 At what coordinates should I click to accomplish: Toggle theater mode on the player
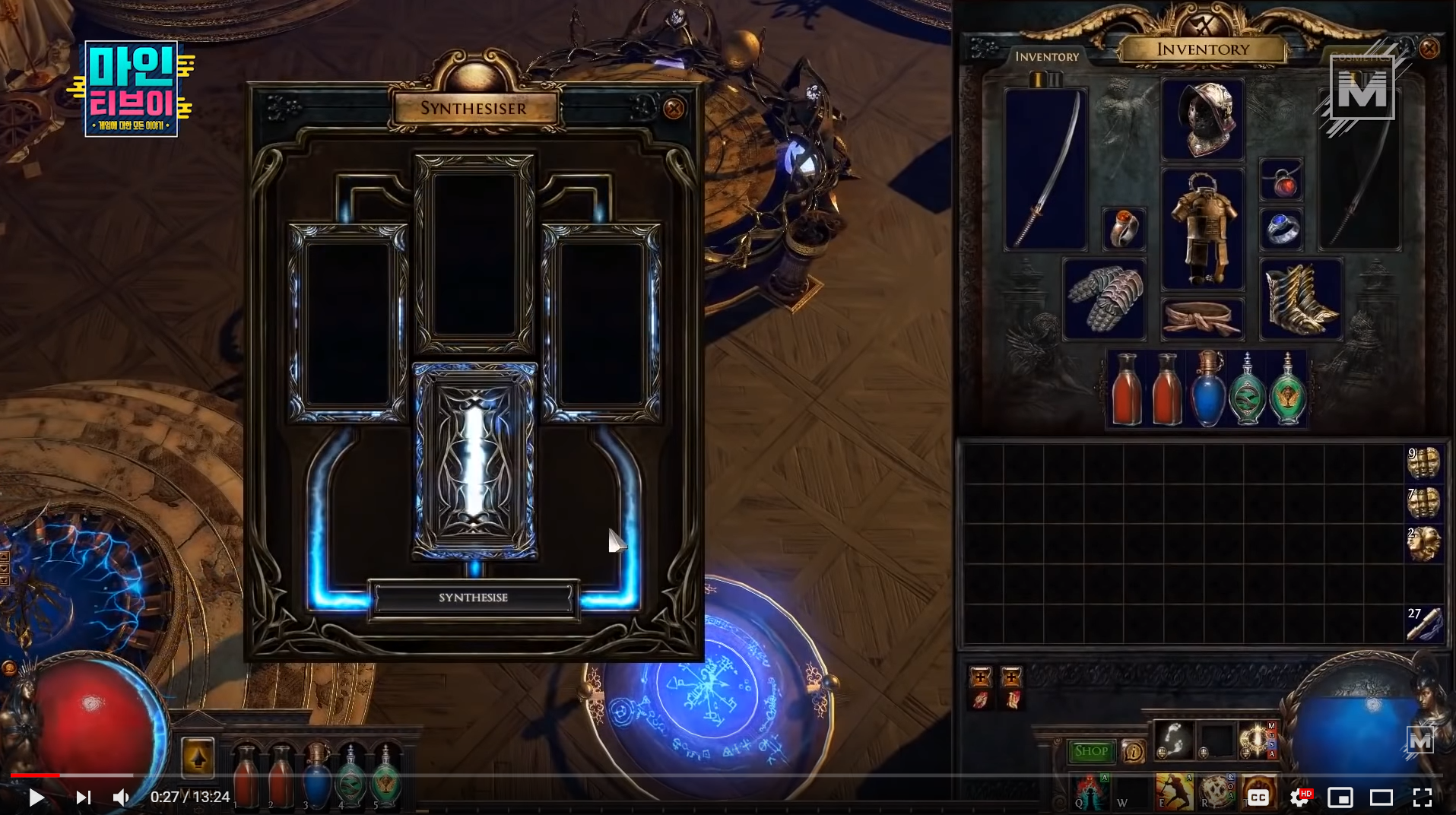point(1380,798)
